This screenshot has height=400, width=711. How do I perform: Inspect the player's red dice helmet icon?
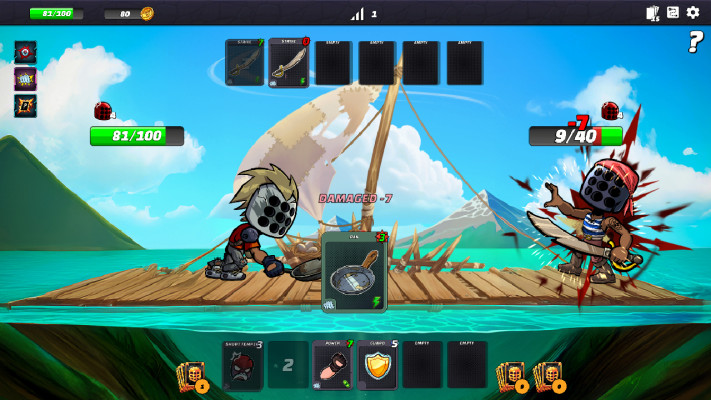pyautogui.click(x=103, y=111)
